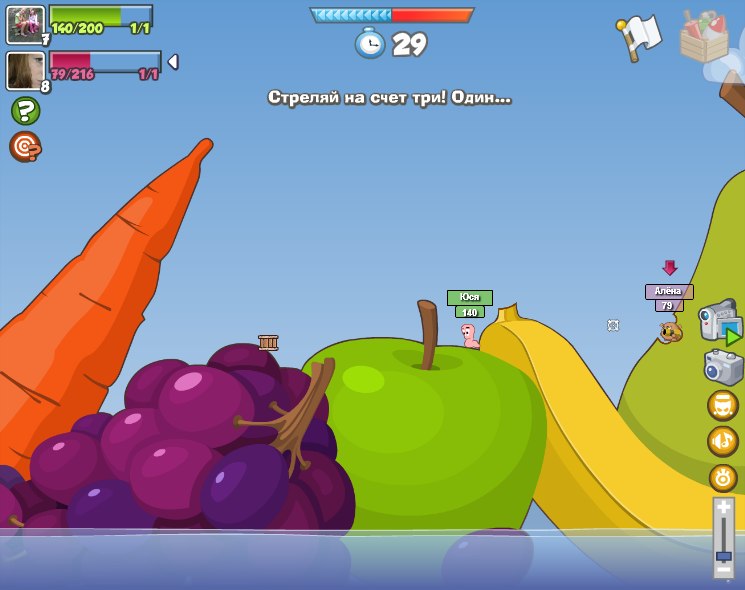Toggle the sound and music button

[x=723, y=441]
